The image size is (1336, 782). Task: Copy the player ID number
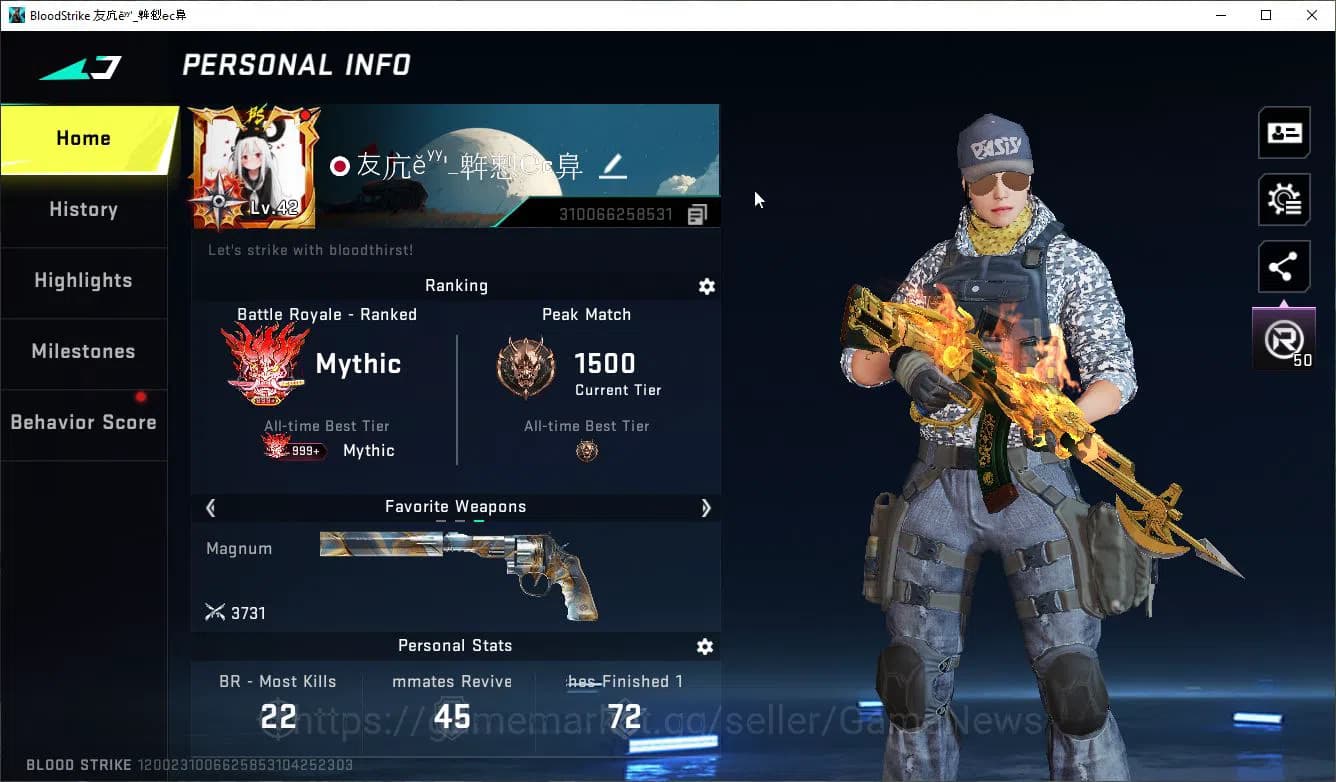click(698, 214)
